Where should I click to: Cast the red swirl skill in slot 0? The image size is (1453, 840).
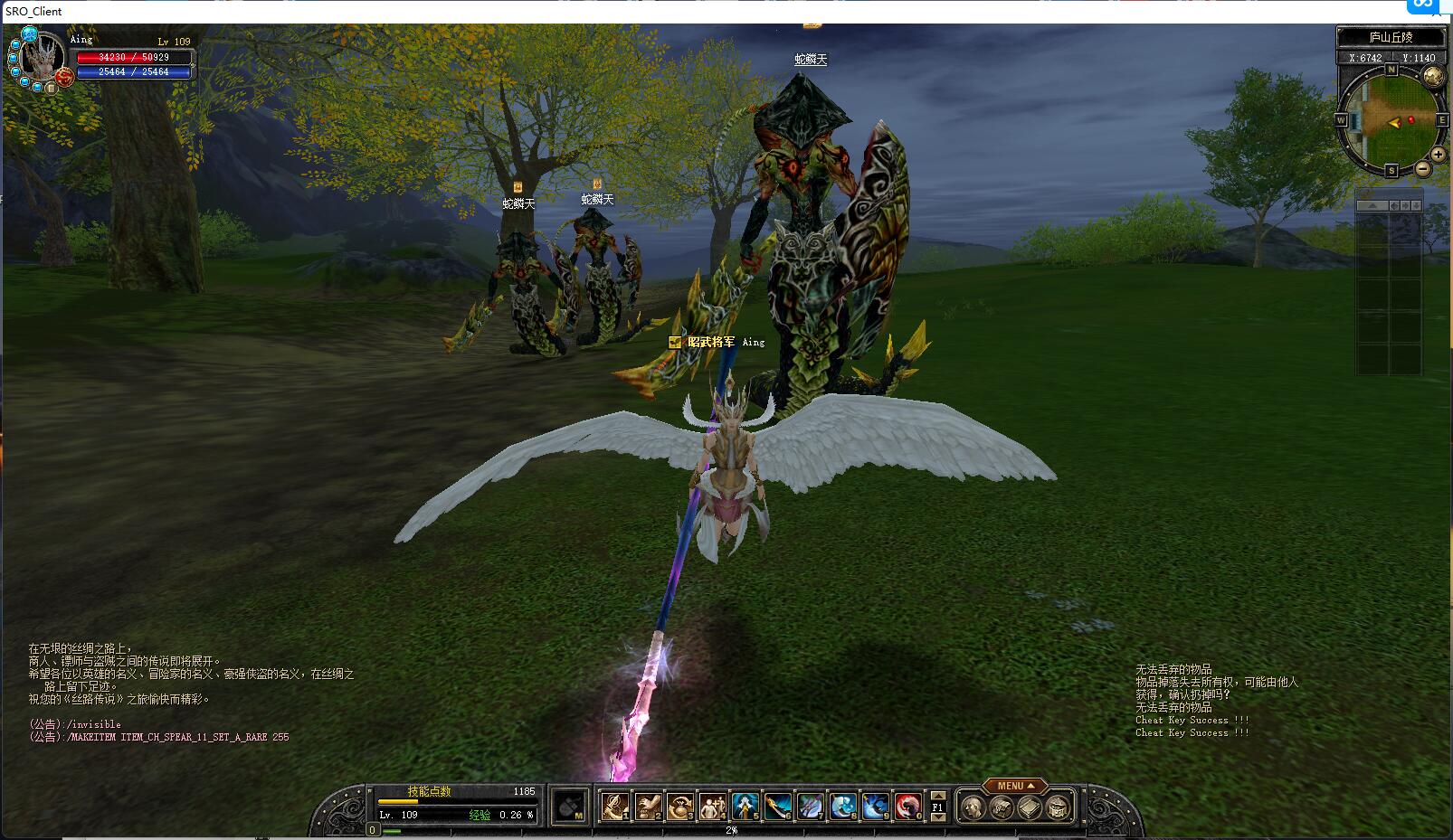(x=908, y=806)
